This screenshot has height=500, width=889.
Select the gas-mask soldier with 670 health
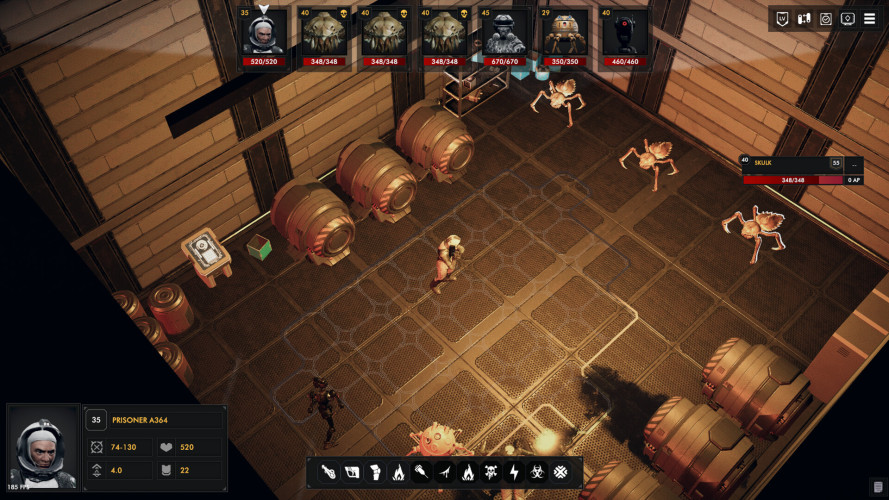[x=504, y=34]
